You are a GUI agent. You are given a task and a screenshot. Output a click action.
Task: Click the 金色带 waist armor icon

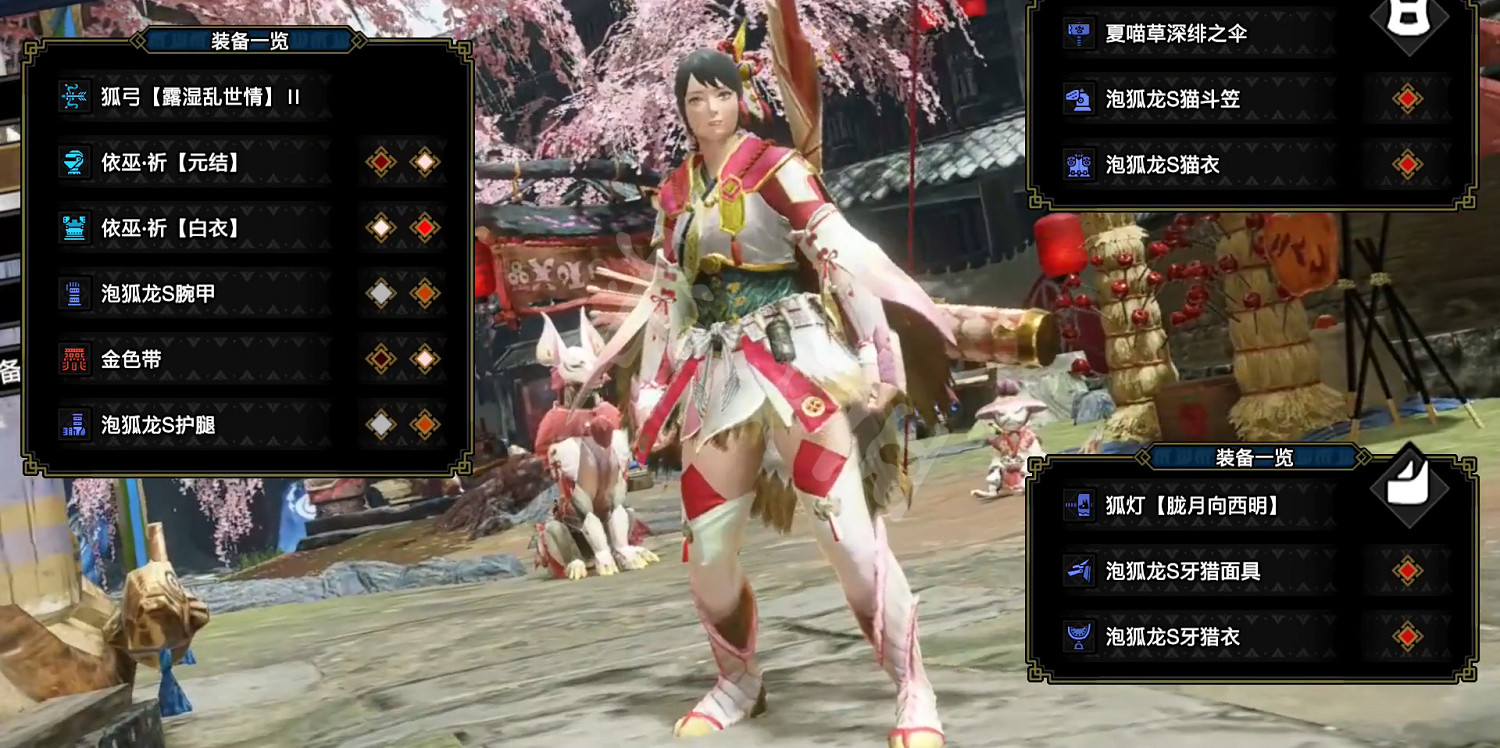coord(75,359)
